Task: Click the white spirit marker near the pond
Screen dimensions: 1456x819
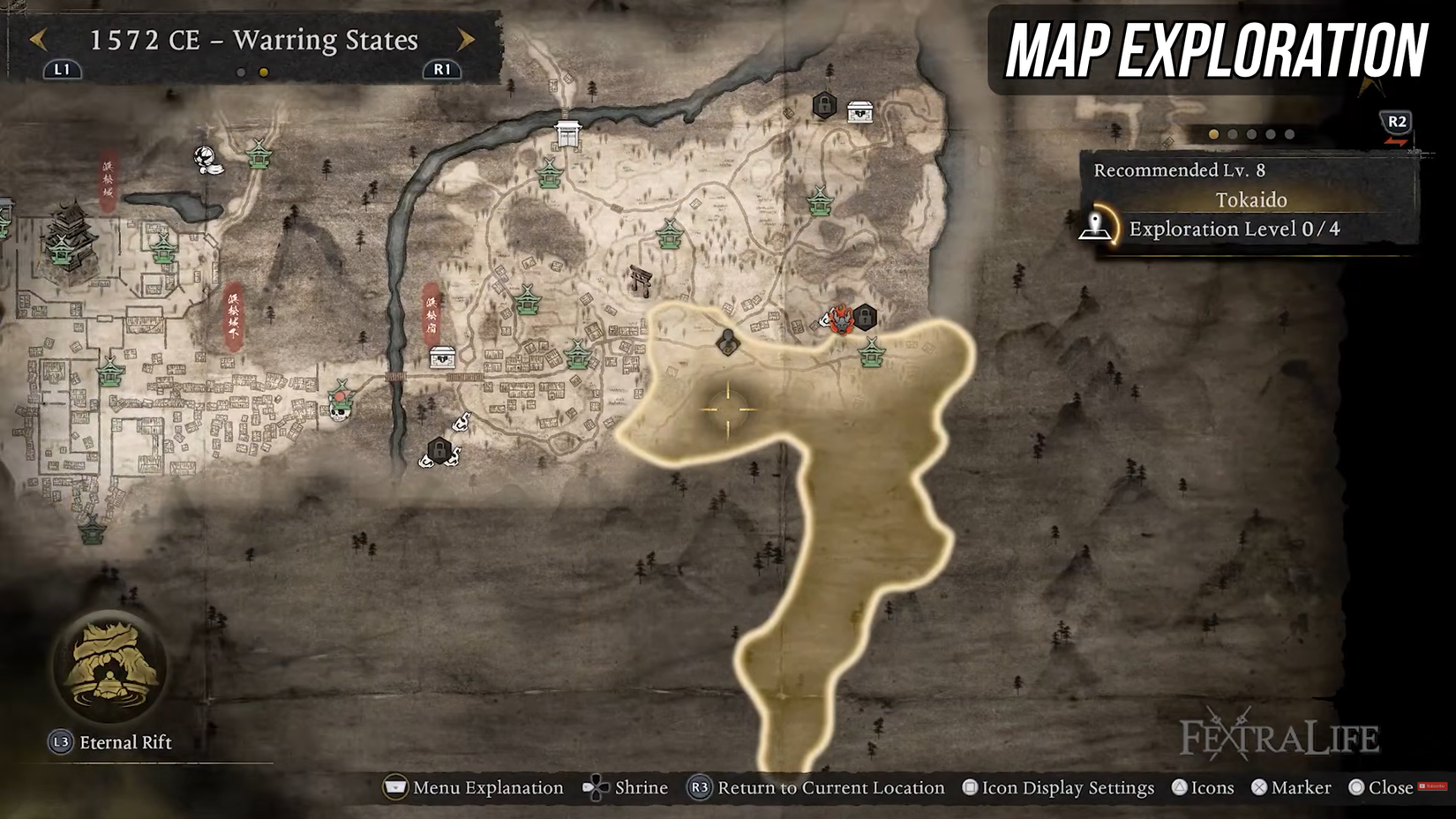Action: pos(206,160)
